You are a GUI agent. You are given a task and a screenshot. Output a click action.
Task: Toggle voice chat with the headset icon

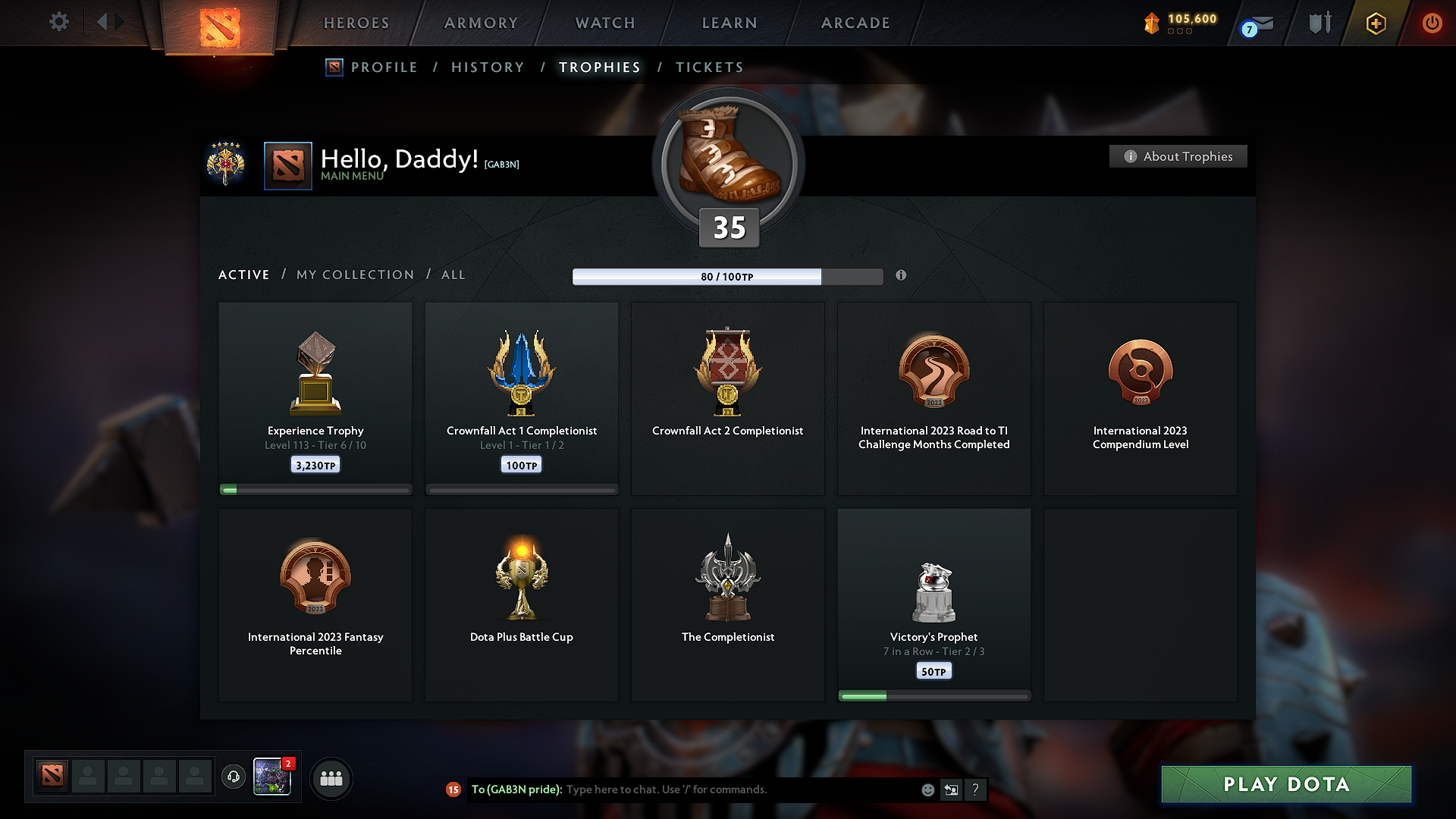[234, 778]
